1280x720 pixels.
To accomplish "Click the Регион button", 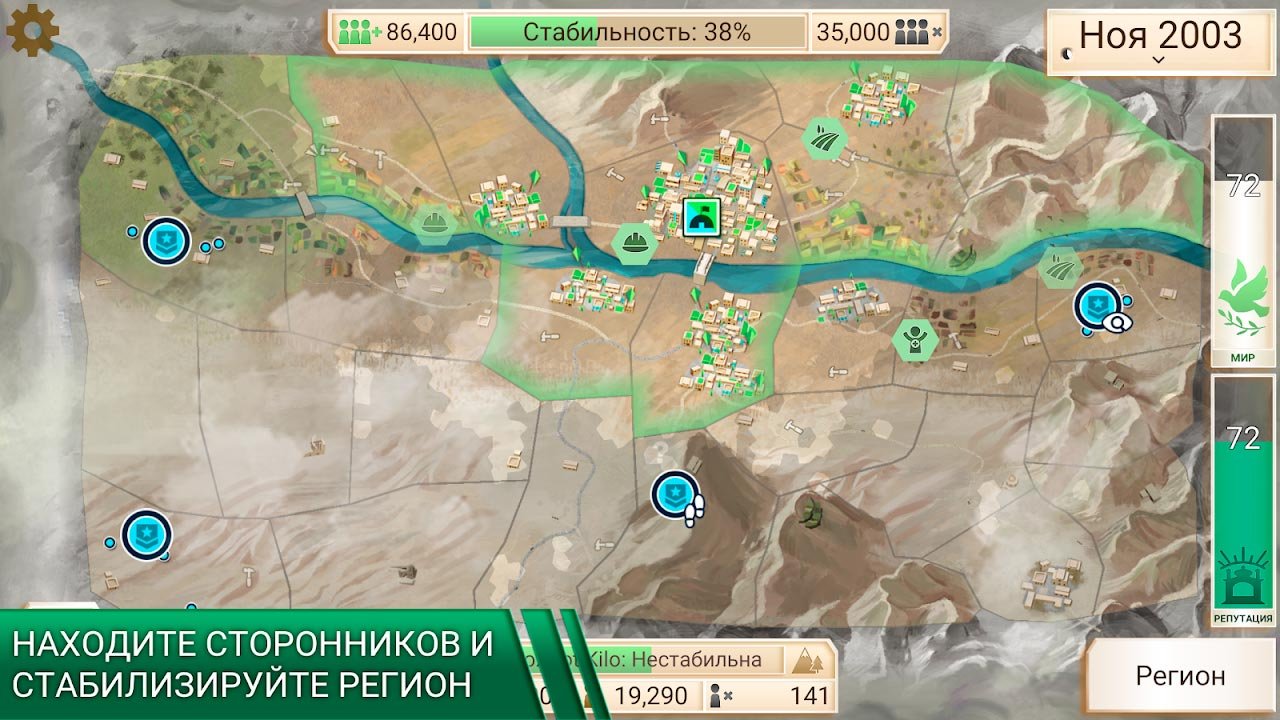I will point(1180,675).
